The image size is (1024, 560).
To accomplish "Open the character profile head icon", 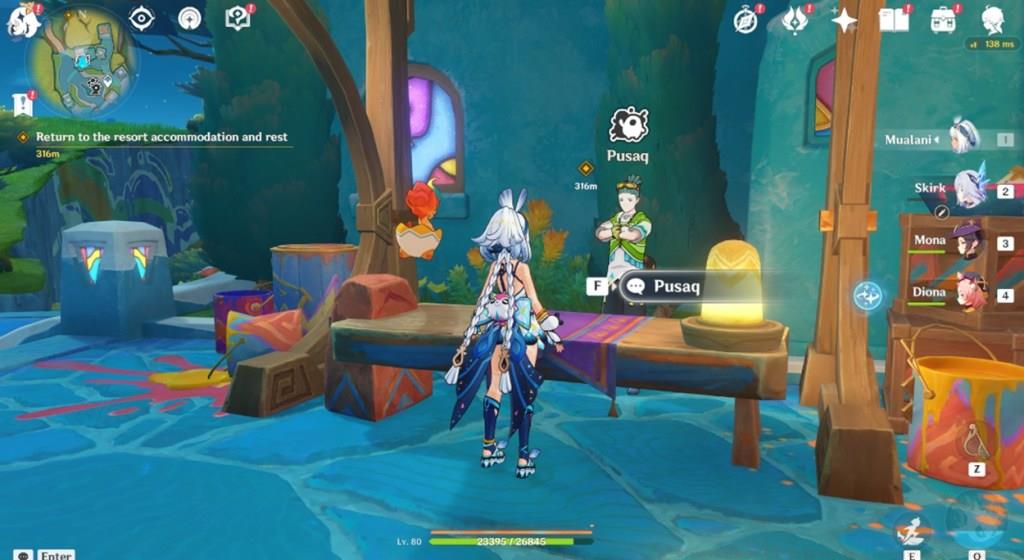I will (992, 19).
